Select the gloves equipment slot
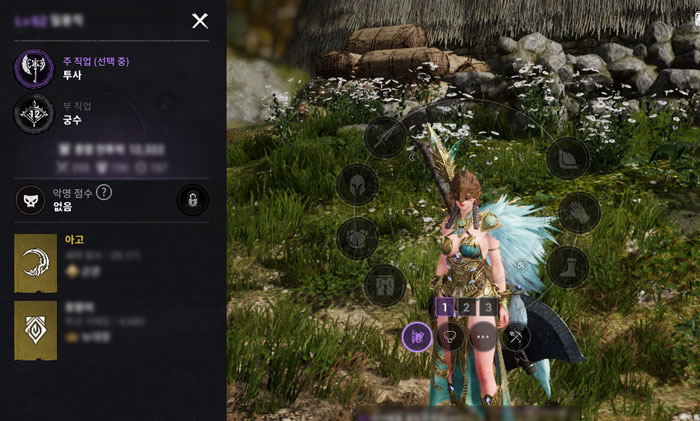The width and height of the screenshot is (700, 421). coord(579,212)
